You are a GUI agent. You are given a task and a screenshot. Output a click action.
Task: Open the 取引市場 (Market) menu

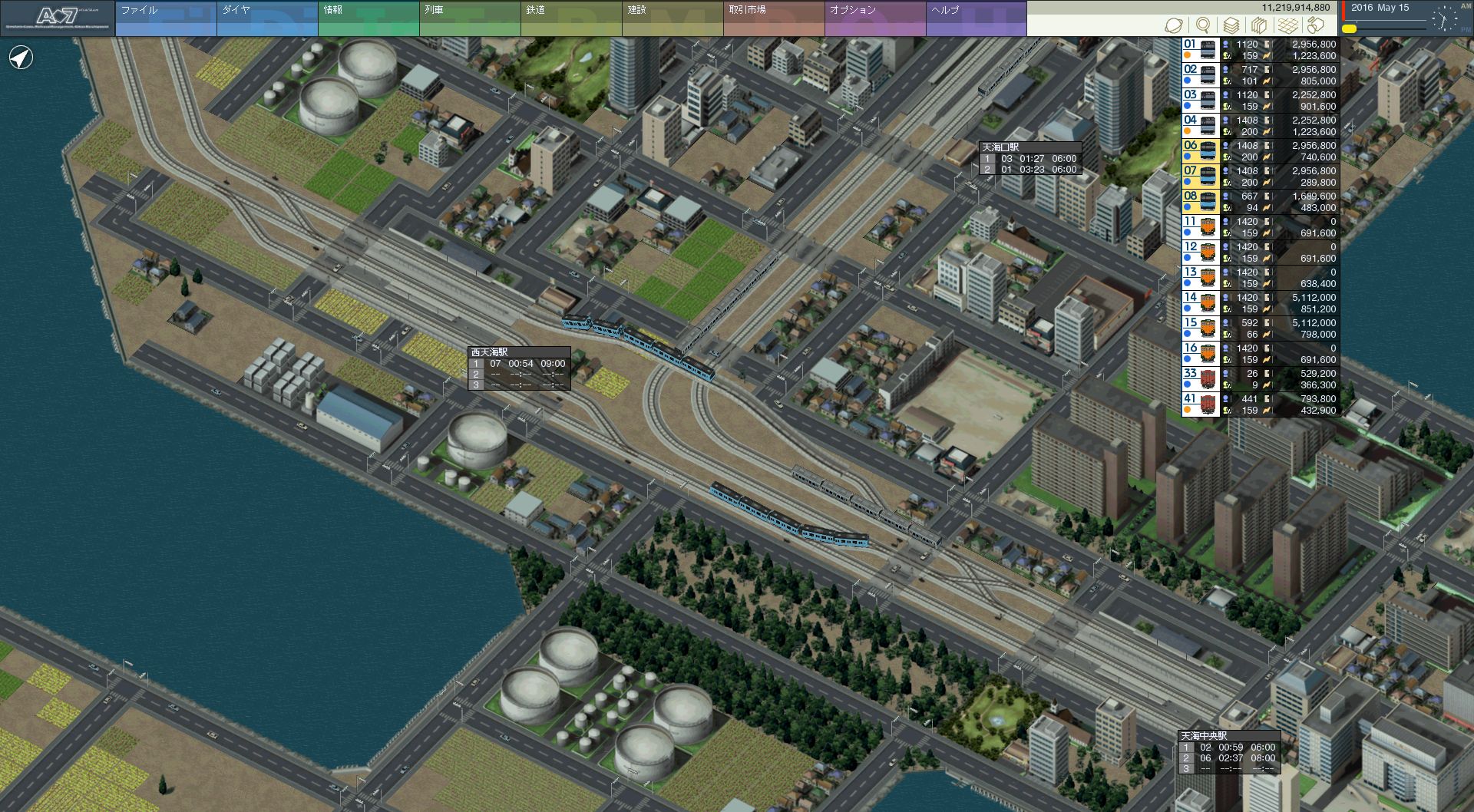pos(774,18)
